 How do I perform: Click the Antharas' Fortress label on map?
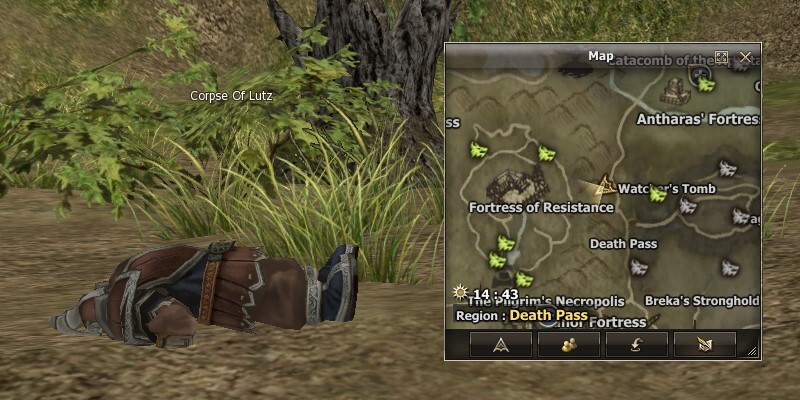(697, 118)
